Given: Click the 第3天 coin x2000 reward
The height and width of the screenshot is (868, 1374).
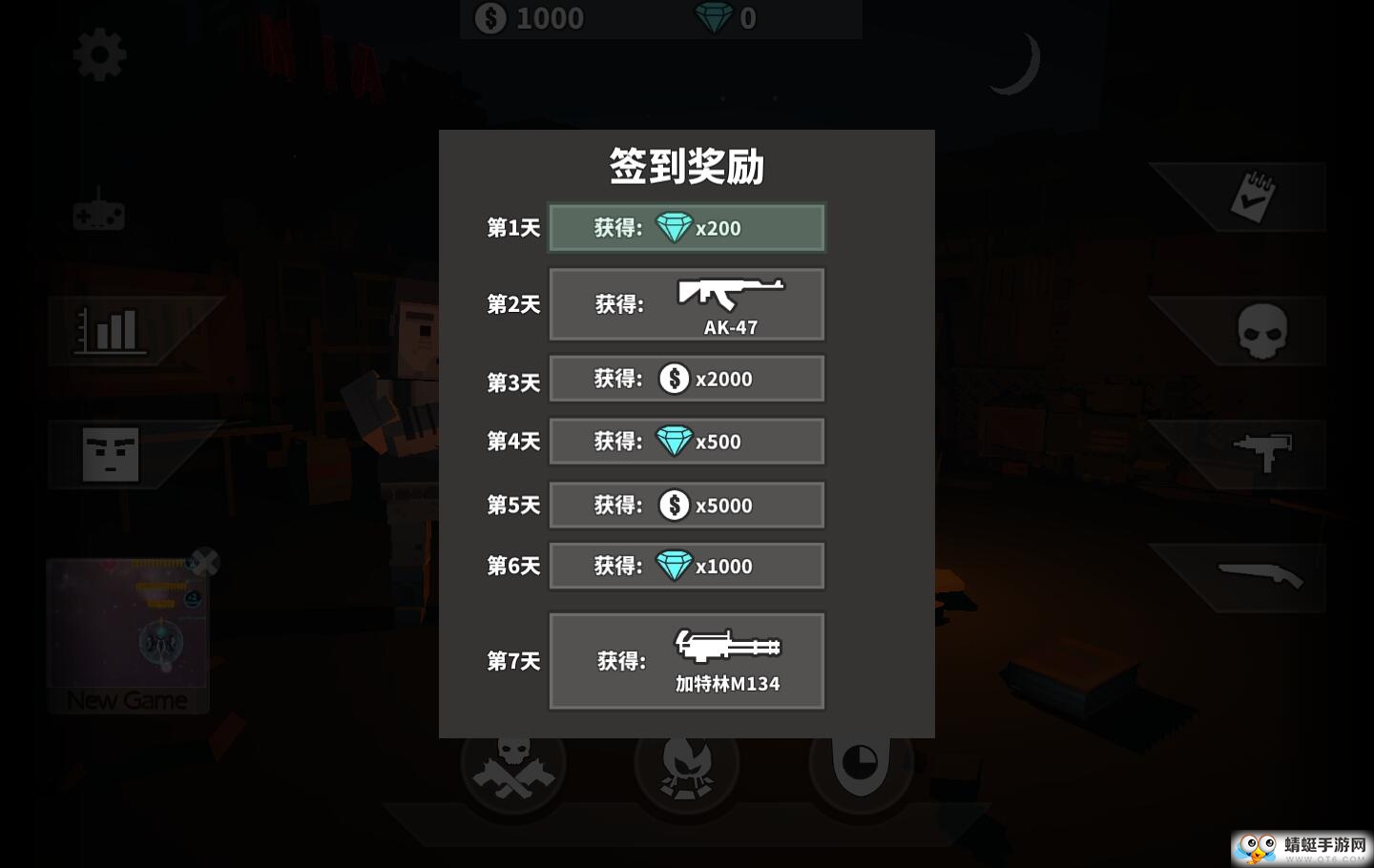Looking at the screenshot, I should pos(686,378).
